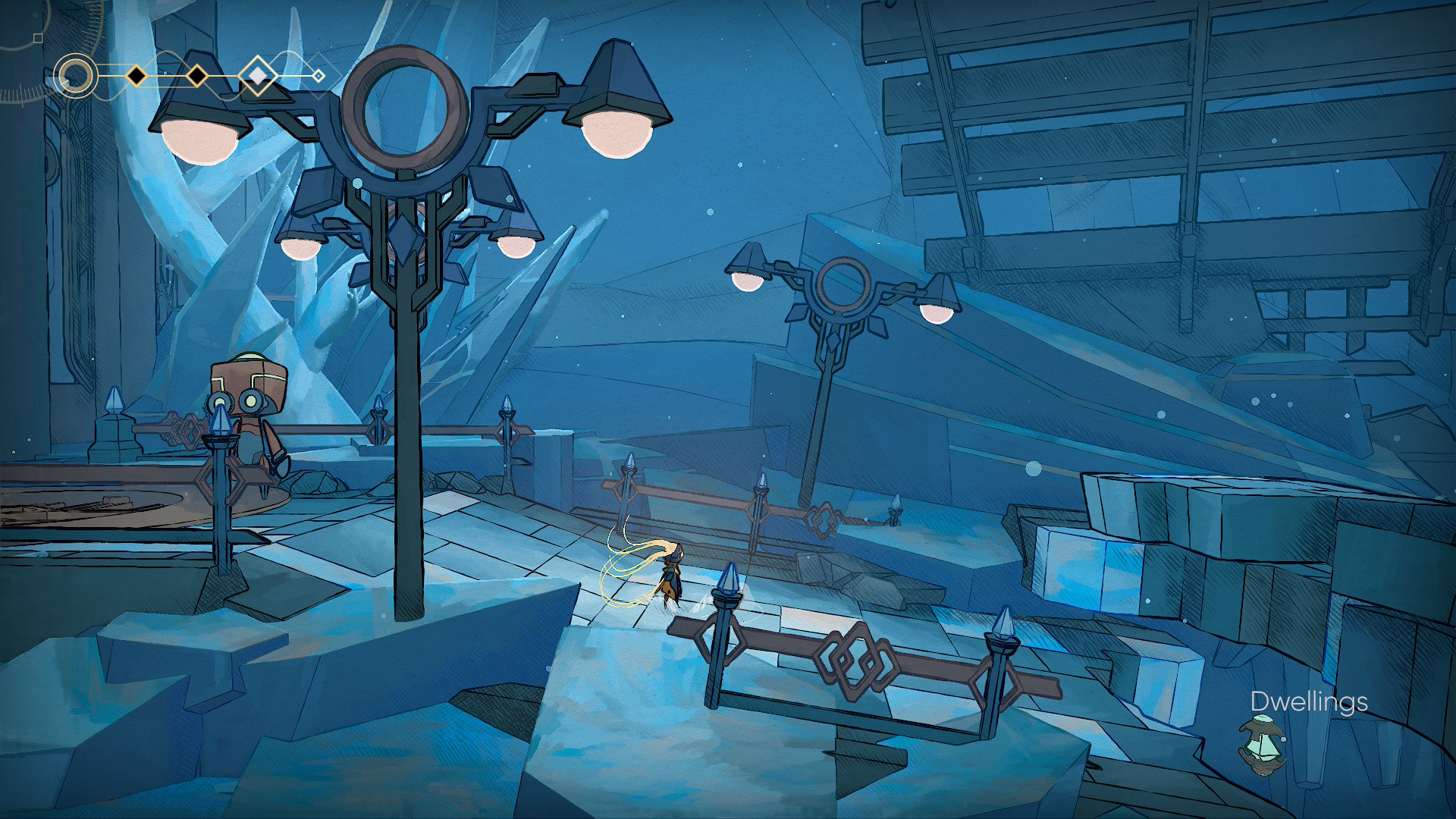Select the large white diamond node
The image size is (1456, 819).
pos(259,76)
